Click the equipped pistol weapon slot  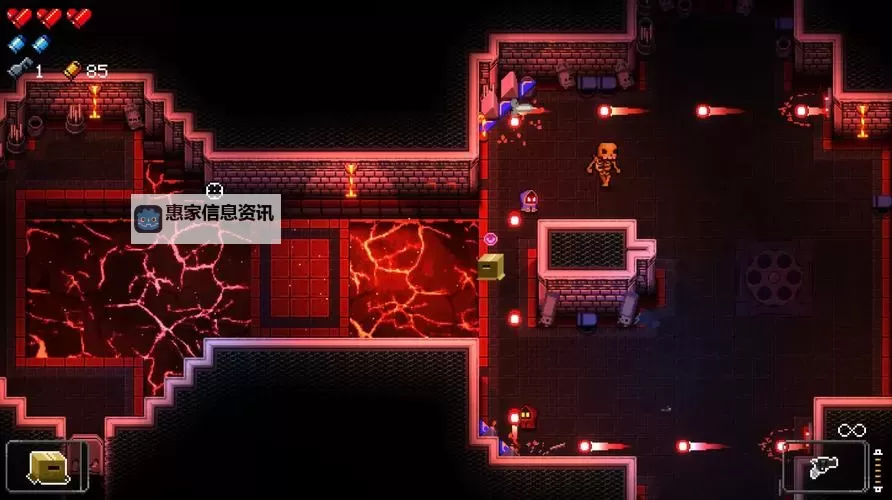click(x=824, y=467)
